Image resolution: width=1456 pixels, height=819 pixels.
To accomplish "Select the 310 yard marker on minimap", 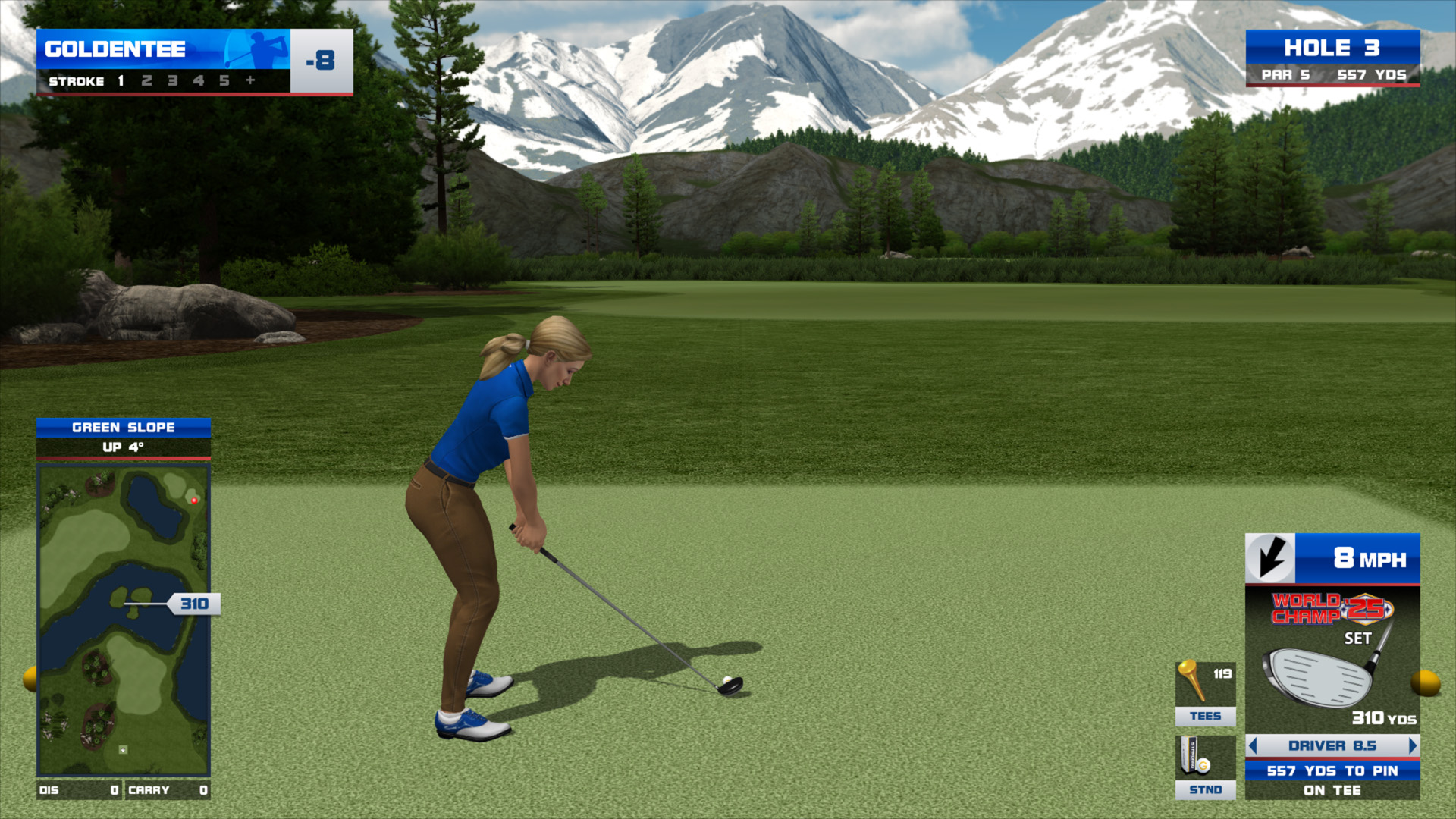I will click(194, 604).
